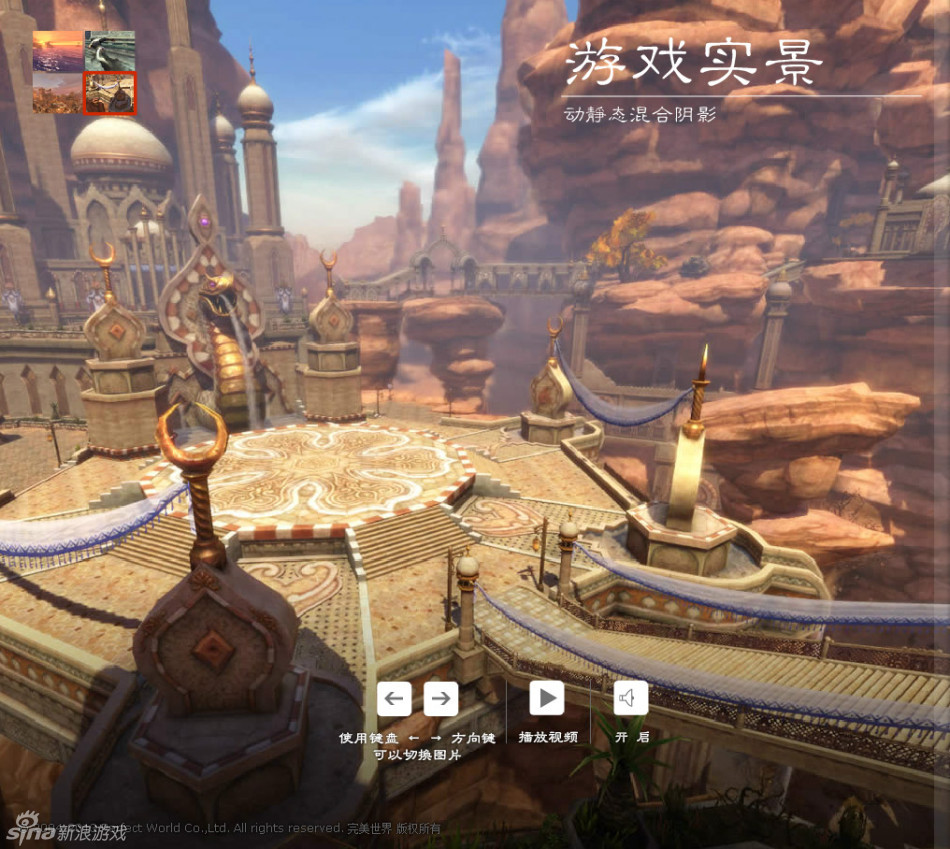Select the red-highlighted desert plaza thumbnail
950x849 pixels.
[110, 93]
